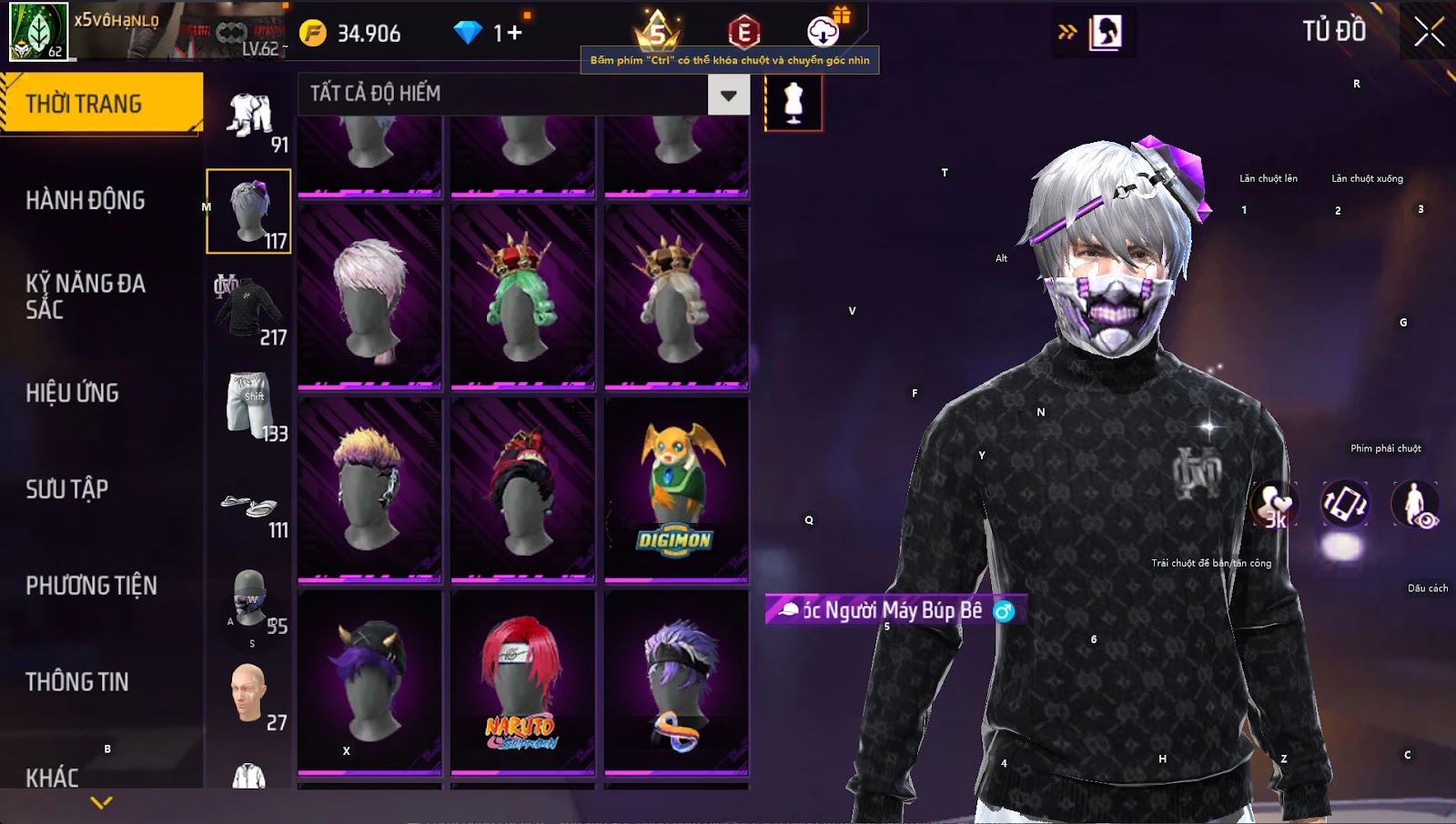
Task: Toggle the character visibility eye icon
Action: pos(1415,505)
